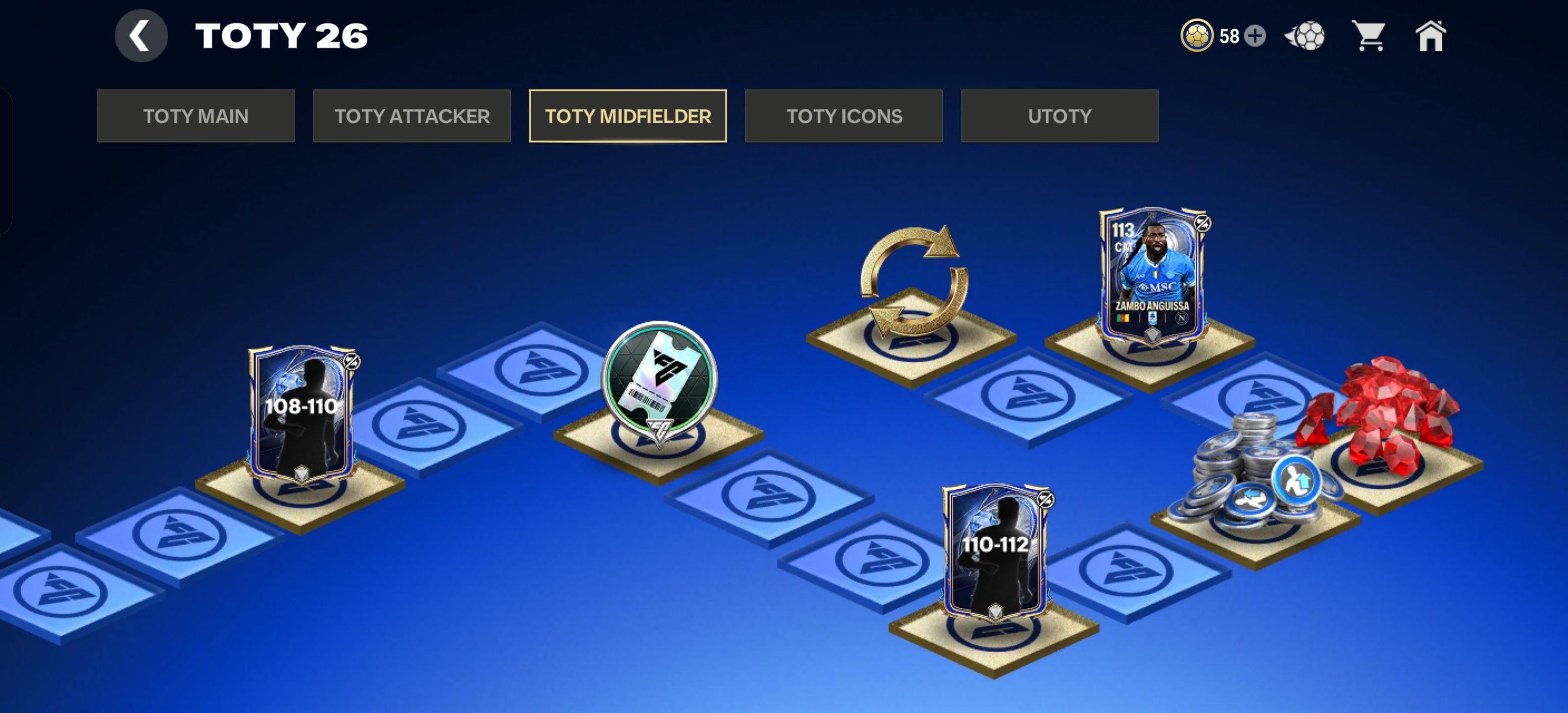1568x713 pixels.
Task: Select the TOTY ICONS tab
Action: point(845,116)
